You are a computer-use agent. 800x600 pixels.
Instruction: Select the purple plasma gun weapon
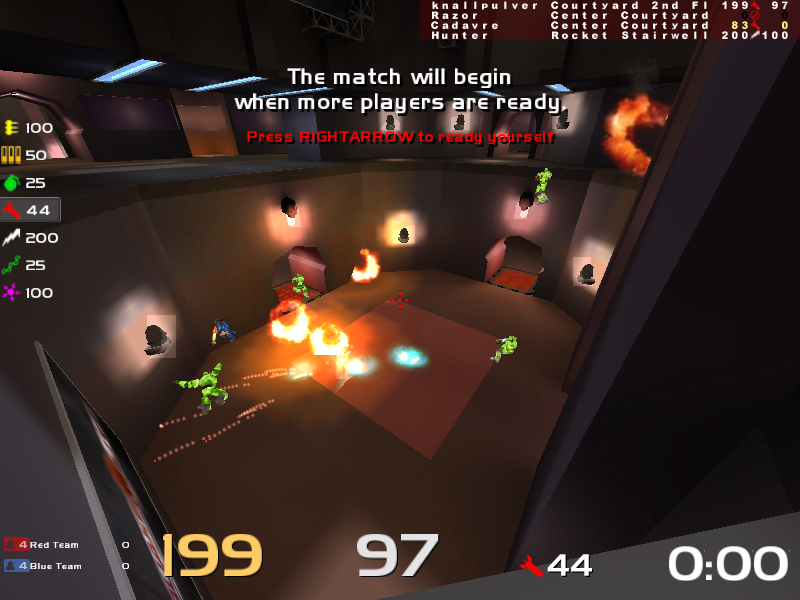pos(30,293)
